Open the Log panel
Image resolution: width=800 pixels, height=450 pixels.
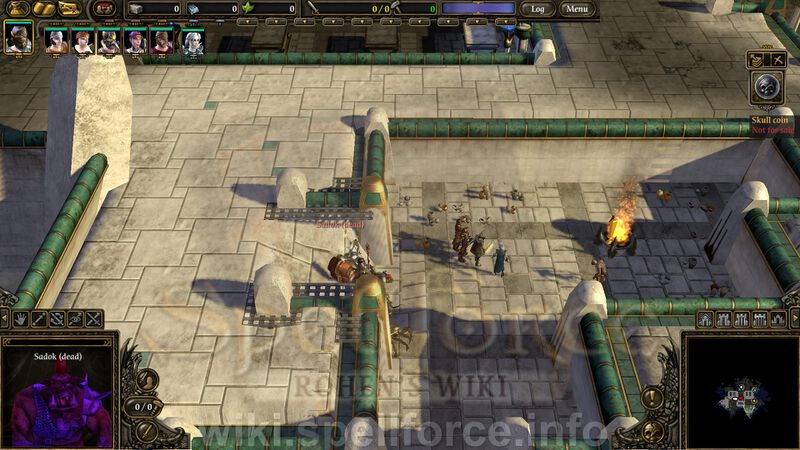click(x=538, y=9)
